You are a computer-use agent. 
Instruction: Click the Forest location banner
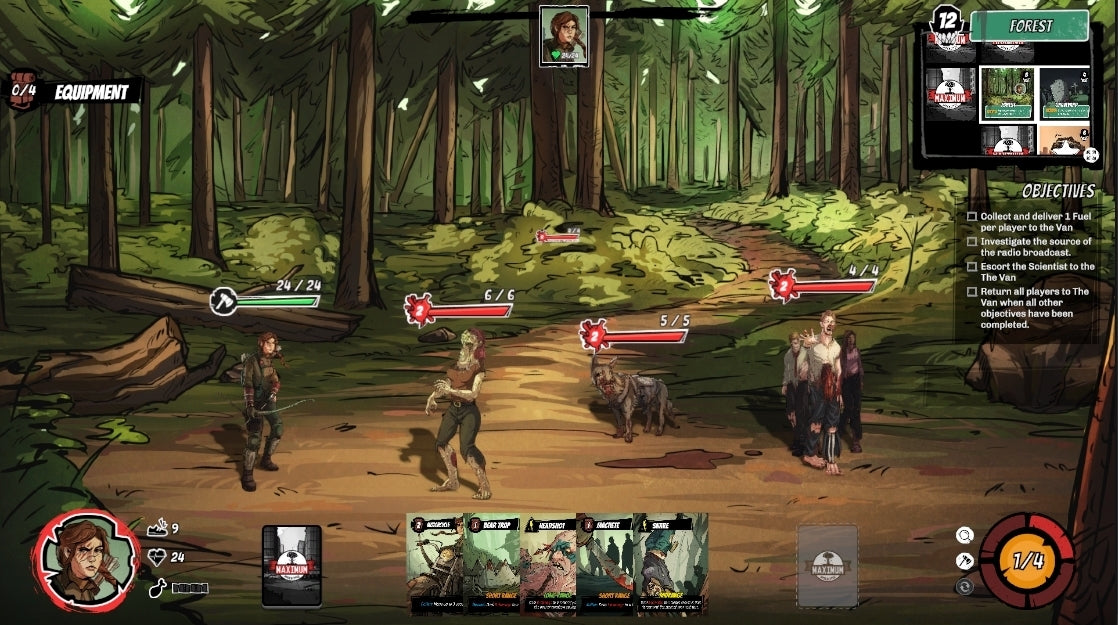tap(1029, 26)
